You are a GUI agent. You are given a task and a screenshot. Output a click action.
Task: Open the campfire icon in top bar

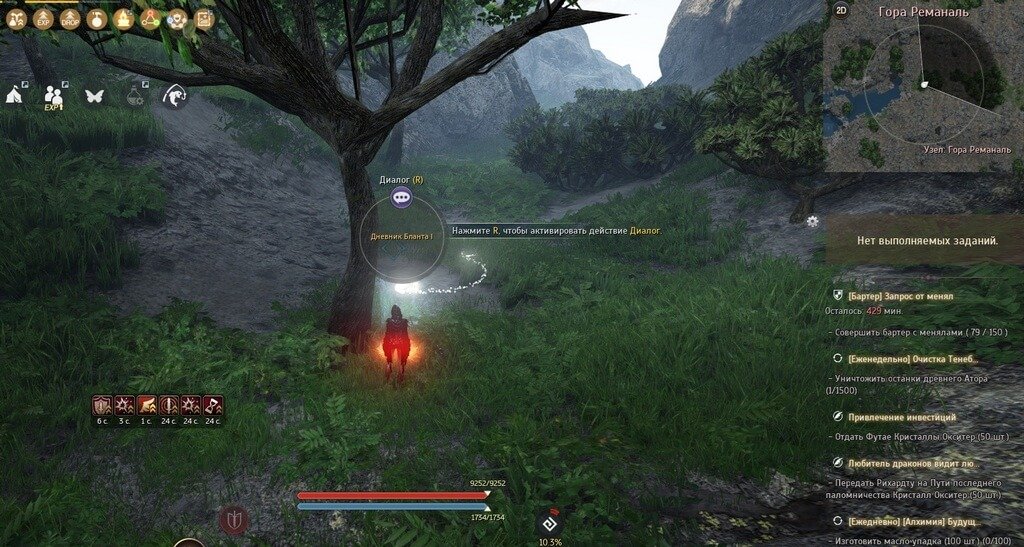click(x=124, y=19)
